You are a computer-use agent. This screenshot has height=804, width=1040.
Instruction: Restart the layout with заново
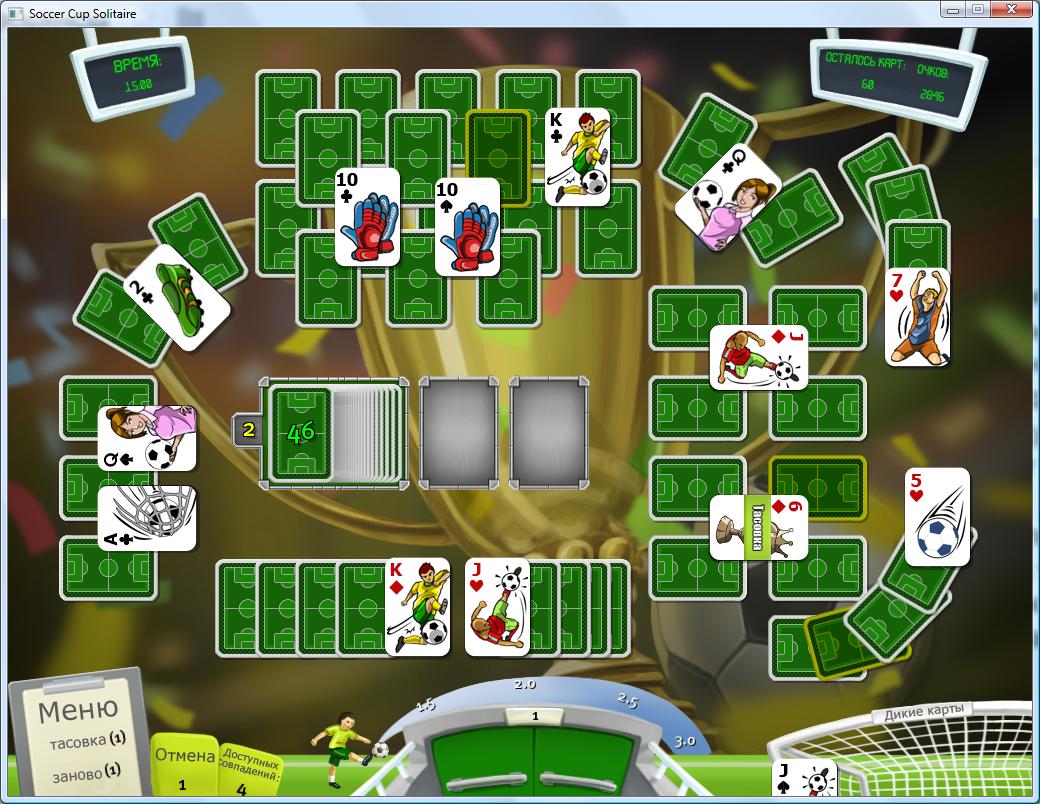88,773
